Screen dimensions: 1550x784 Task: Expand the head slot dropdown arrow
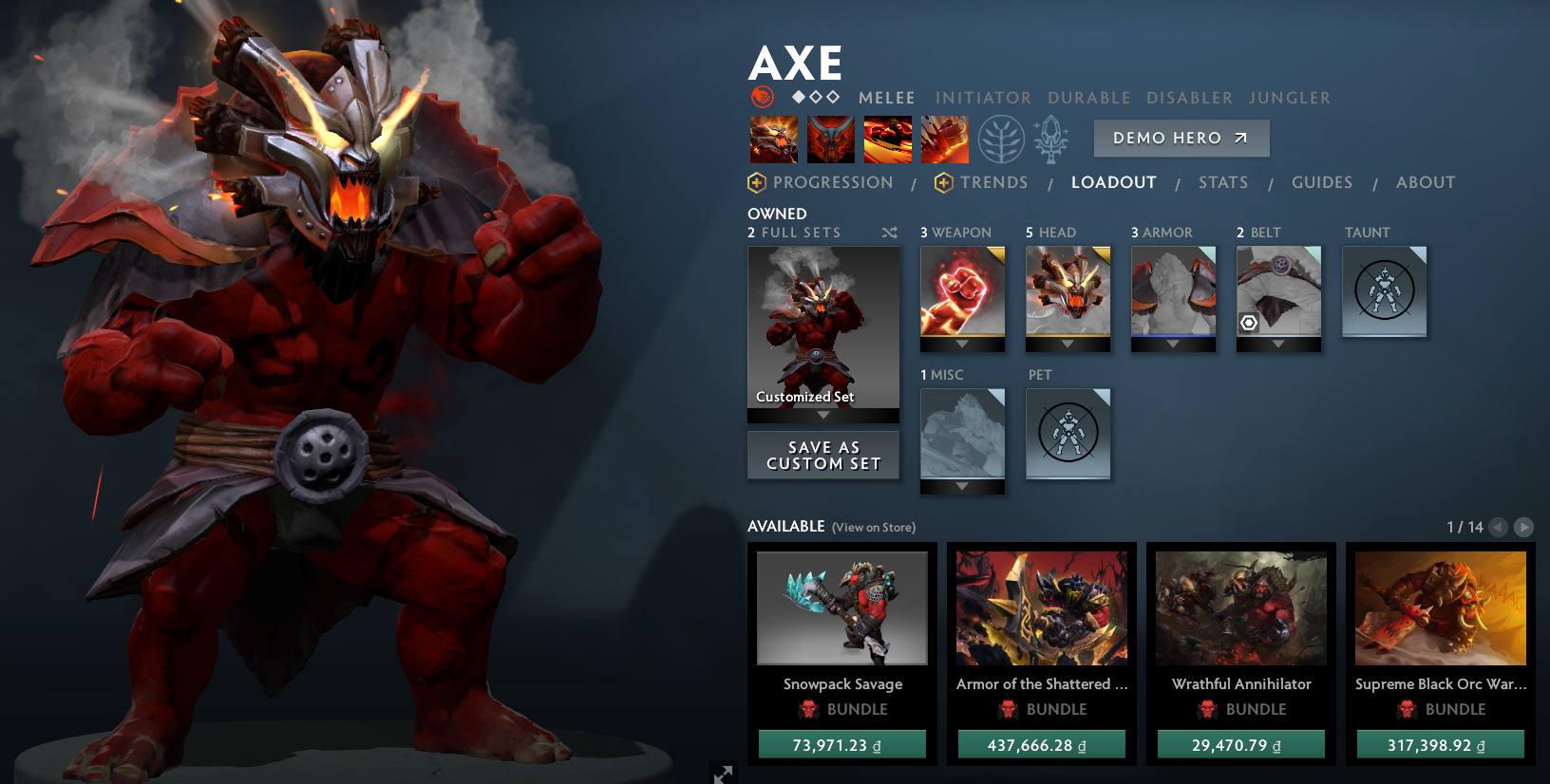(x=1068, y=345)
